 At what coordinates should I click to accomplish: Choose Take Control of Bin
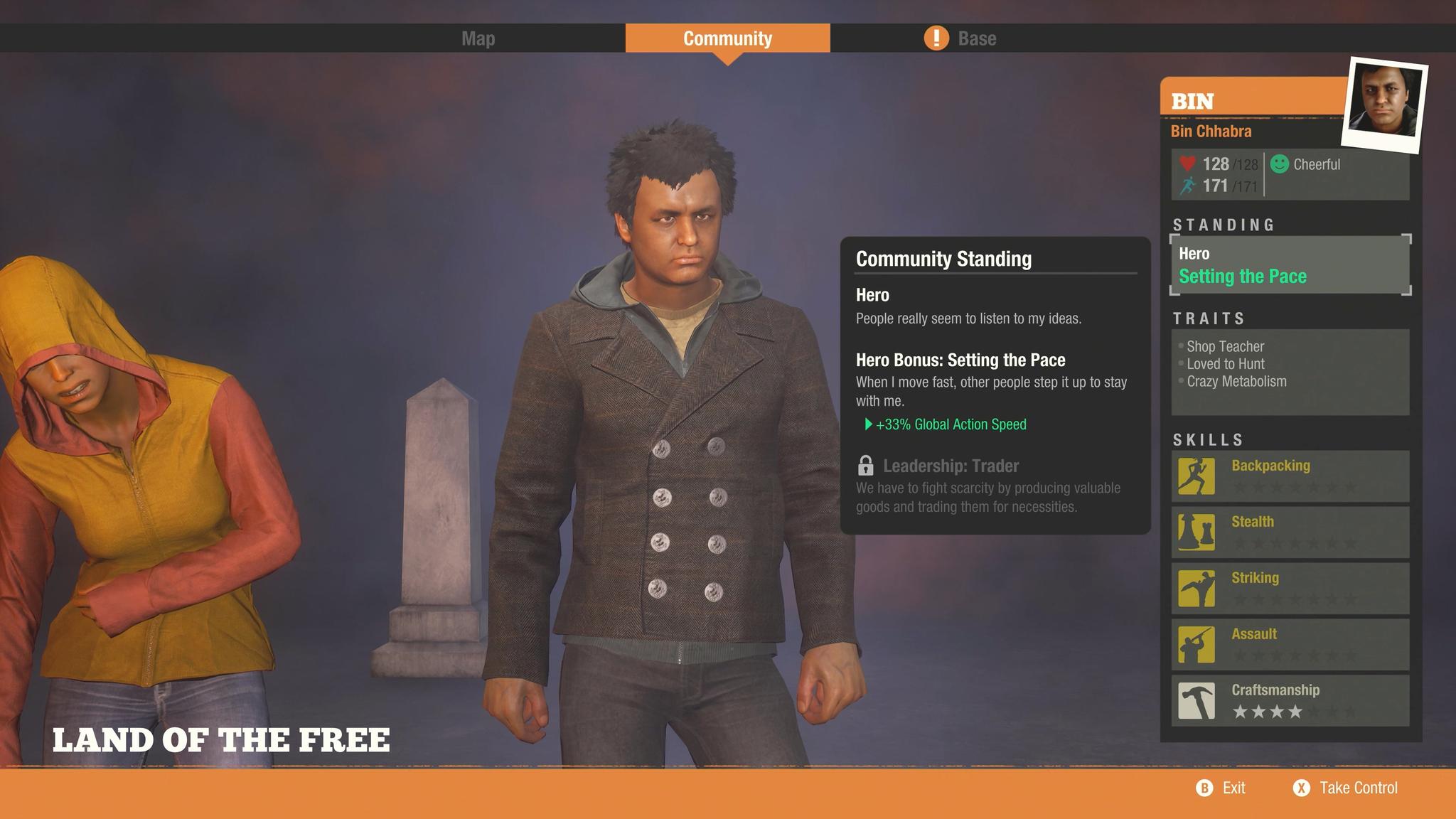1346,788
